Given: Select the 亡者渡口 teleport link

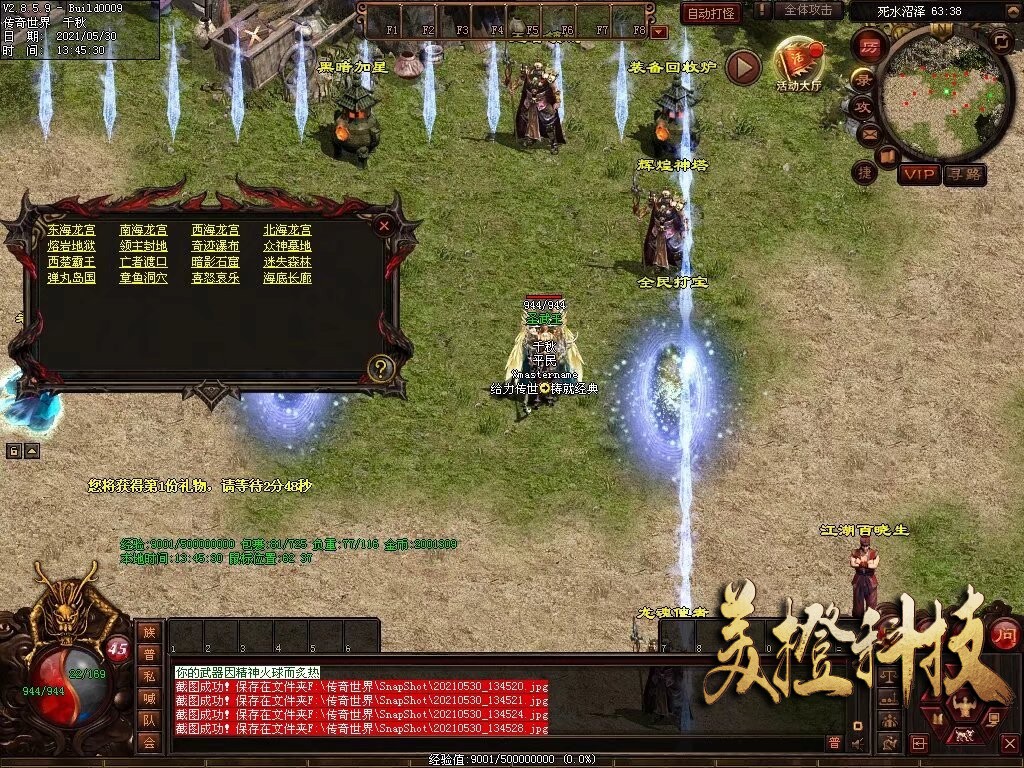Looking at the screenshot, I should tap(144, 262).
